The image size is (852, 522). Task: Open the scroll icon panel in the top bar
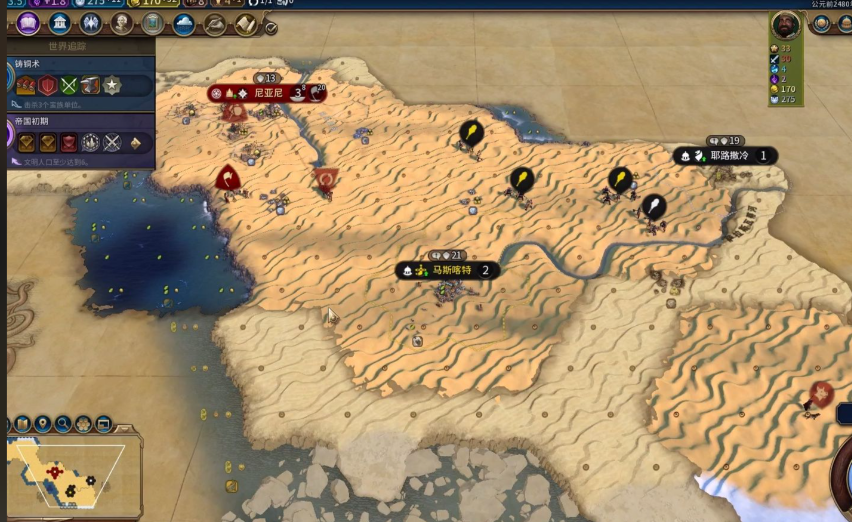pyautogui.click(x=246, y=24)
